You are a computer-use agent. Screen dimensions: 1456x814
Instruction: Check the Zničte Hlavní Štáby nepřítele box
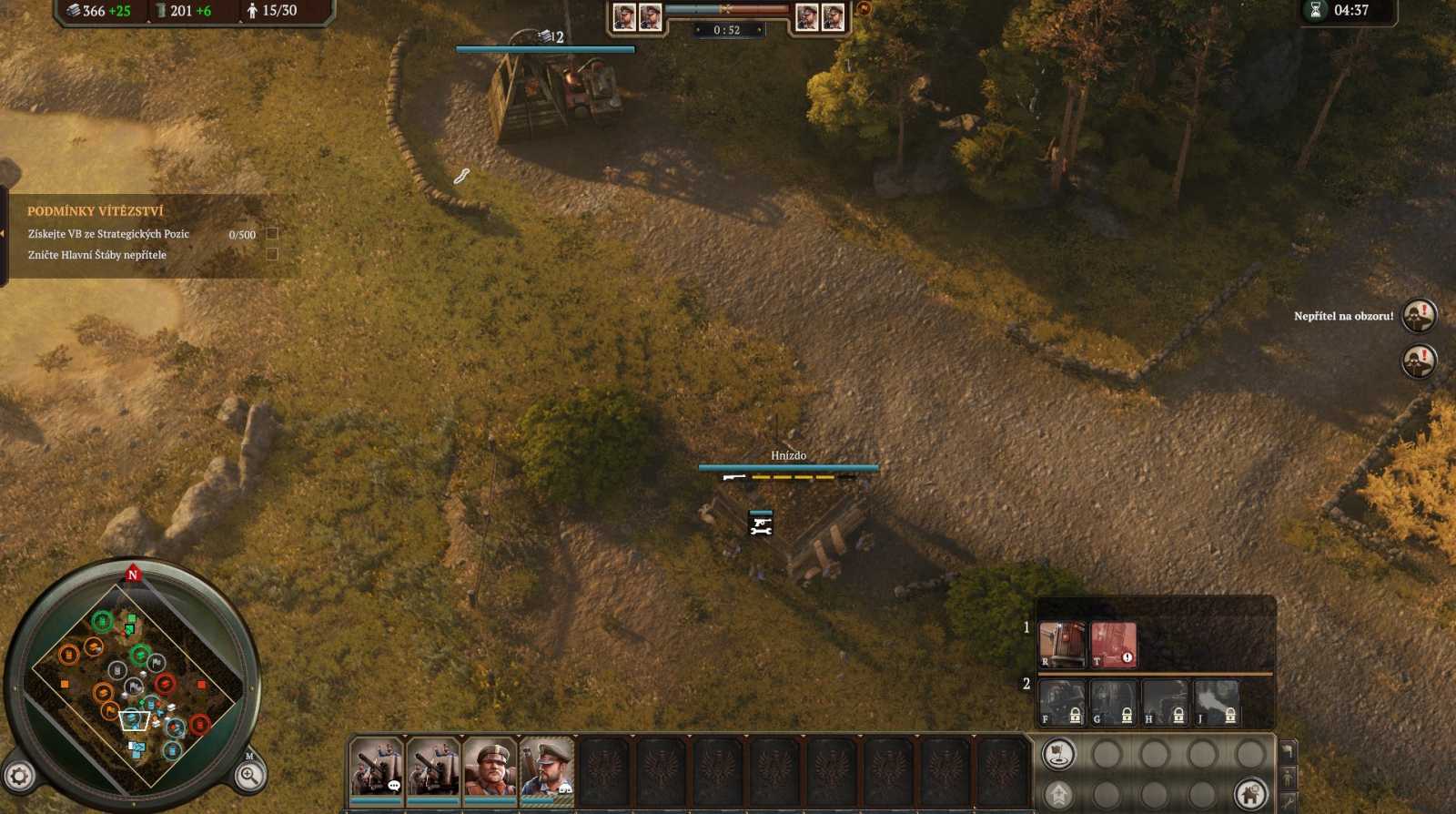point(273,256)
